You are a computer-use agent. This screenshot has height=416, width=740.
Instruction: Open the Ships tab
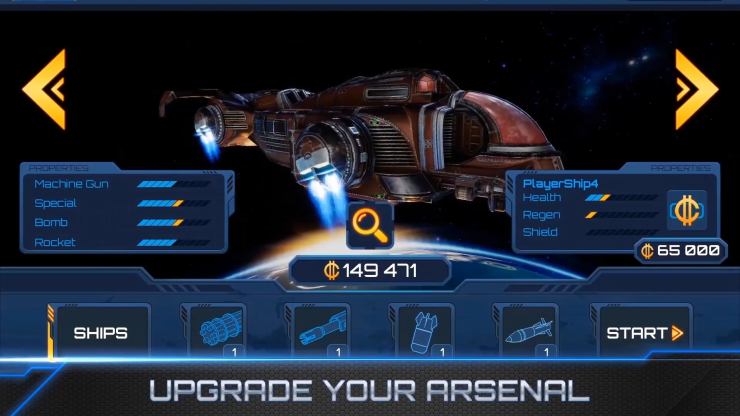100,332
